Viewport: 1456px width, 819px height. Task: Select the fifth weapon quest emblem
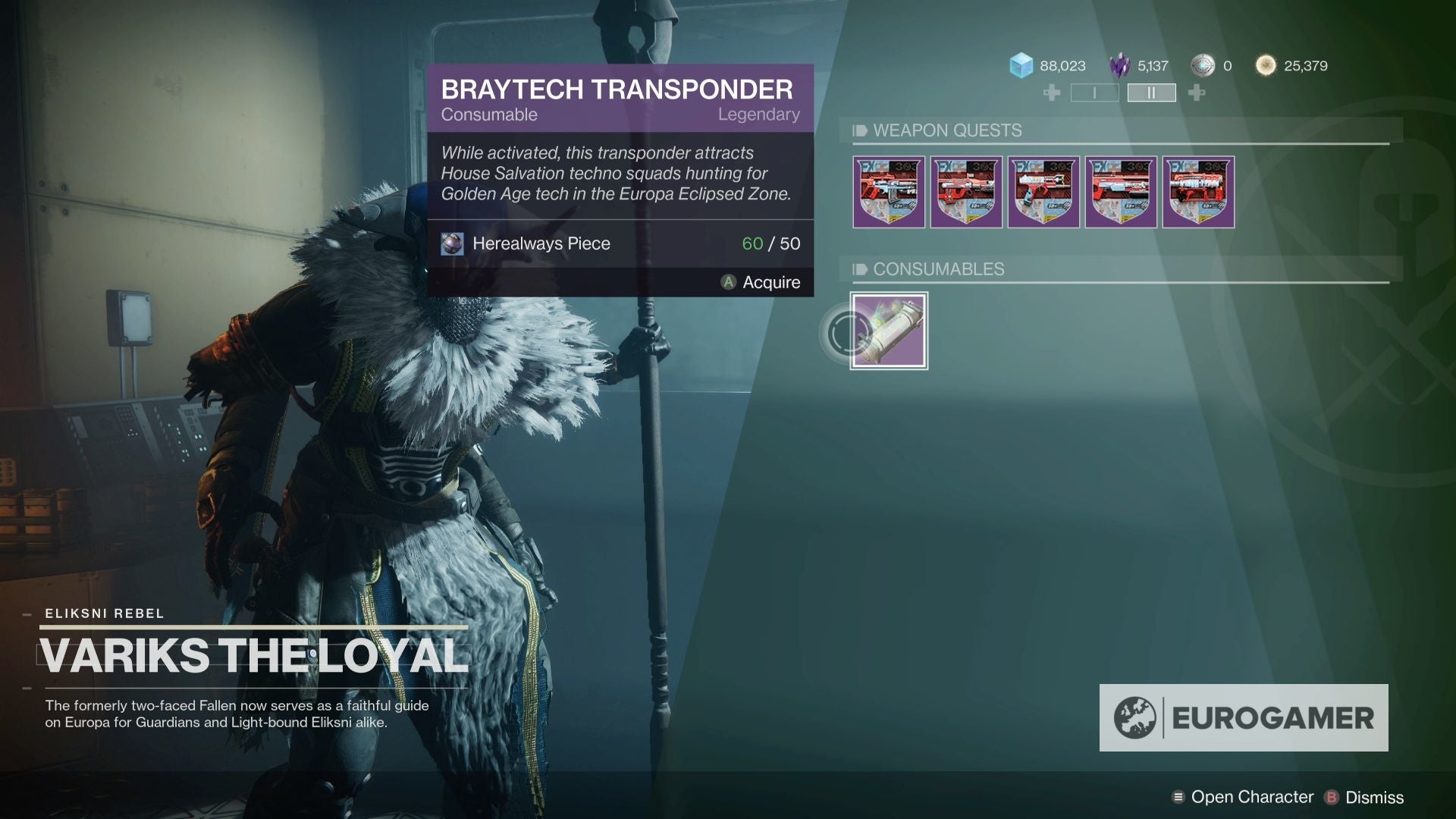pyautogui.click(x=1201, y=192)
